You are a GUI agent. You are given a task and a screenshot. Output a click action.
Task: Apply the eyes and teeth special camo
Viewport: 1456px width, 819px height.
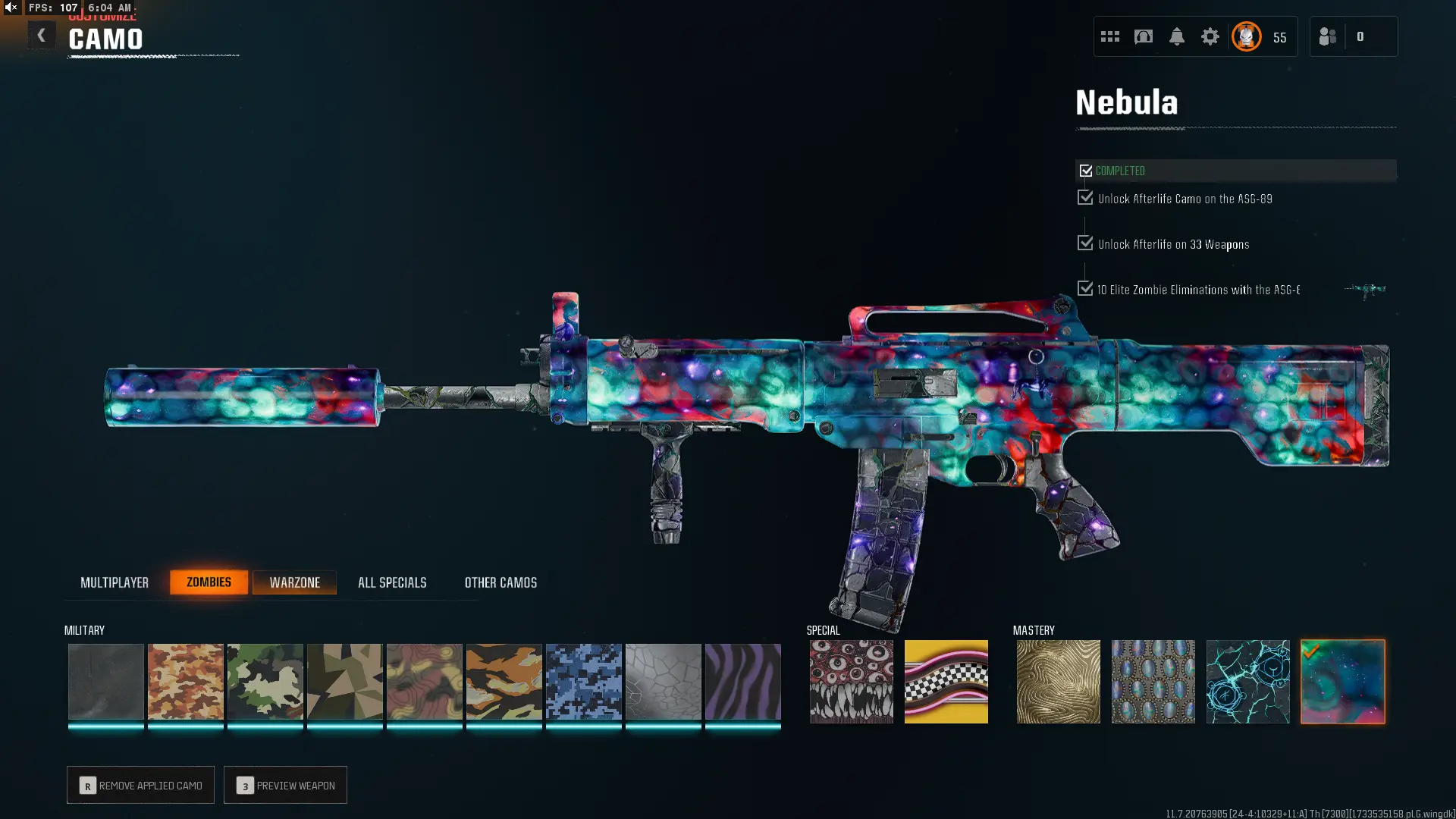[x=852, y=681]
